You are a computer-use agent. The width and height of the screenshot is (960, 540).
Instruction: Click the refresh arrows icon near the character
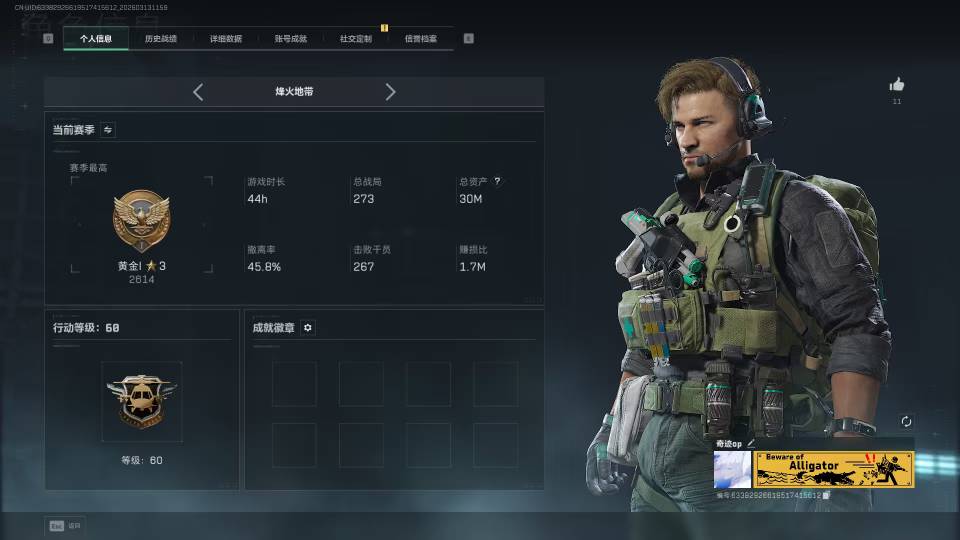point(906,422)
